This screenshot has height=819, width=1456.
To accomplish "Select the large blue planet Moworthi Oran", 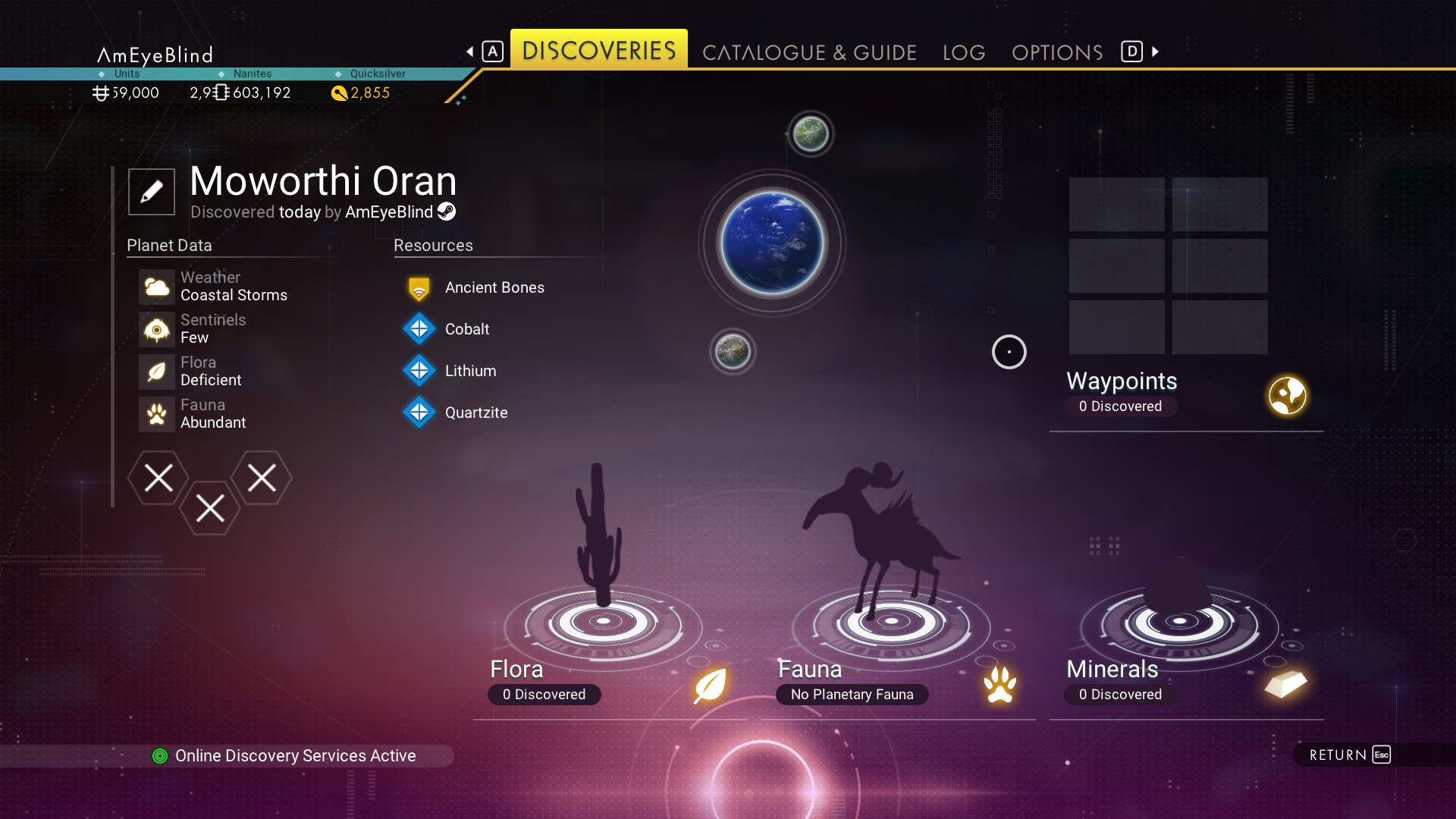I will click(772, 243).
